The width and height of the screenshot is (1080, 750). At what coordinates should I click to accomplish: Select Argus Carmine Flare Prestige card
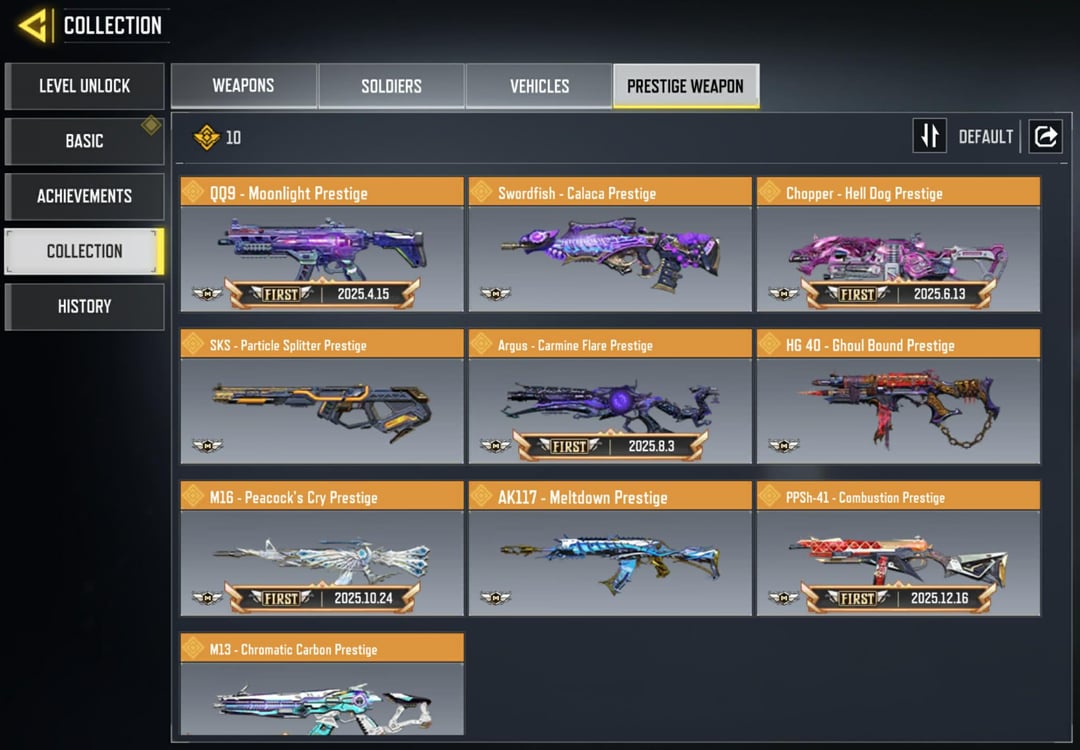(x=610, y=397)
